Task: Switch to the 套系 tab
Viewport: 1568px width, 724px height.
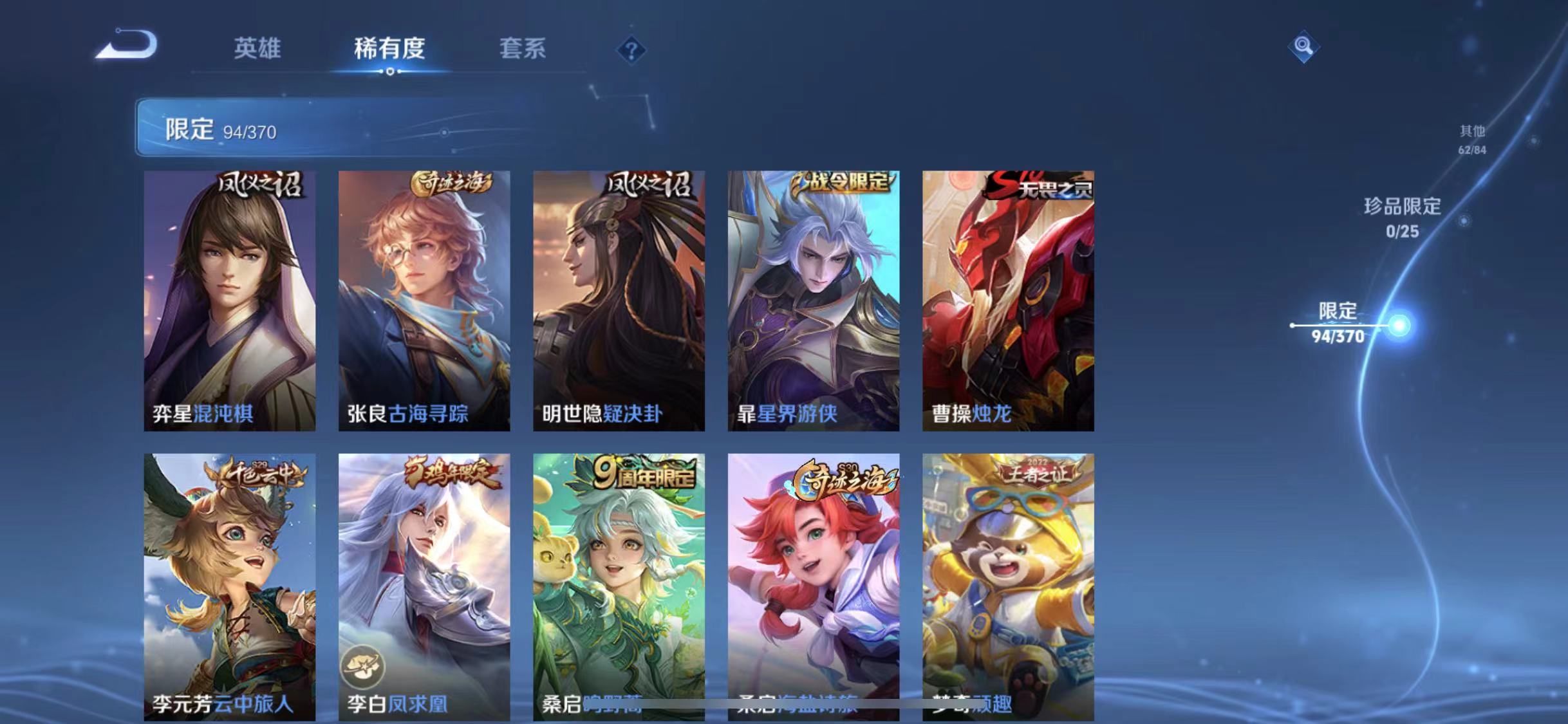Action: coord(523,50)
